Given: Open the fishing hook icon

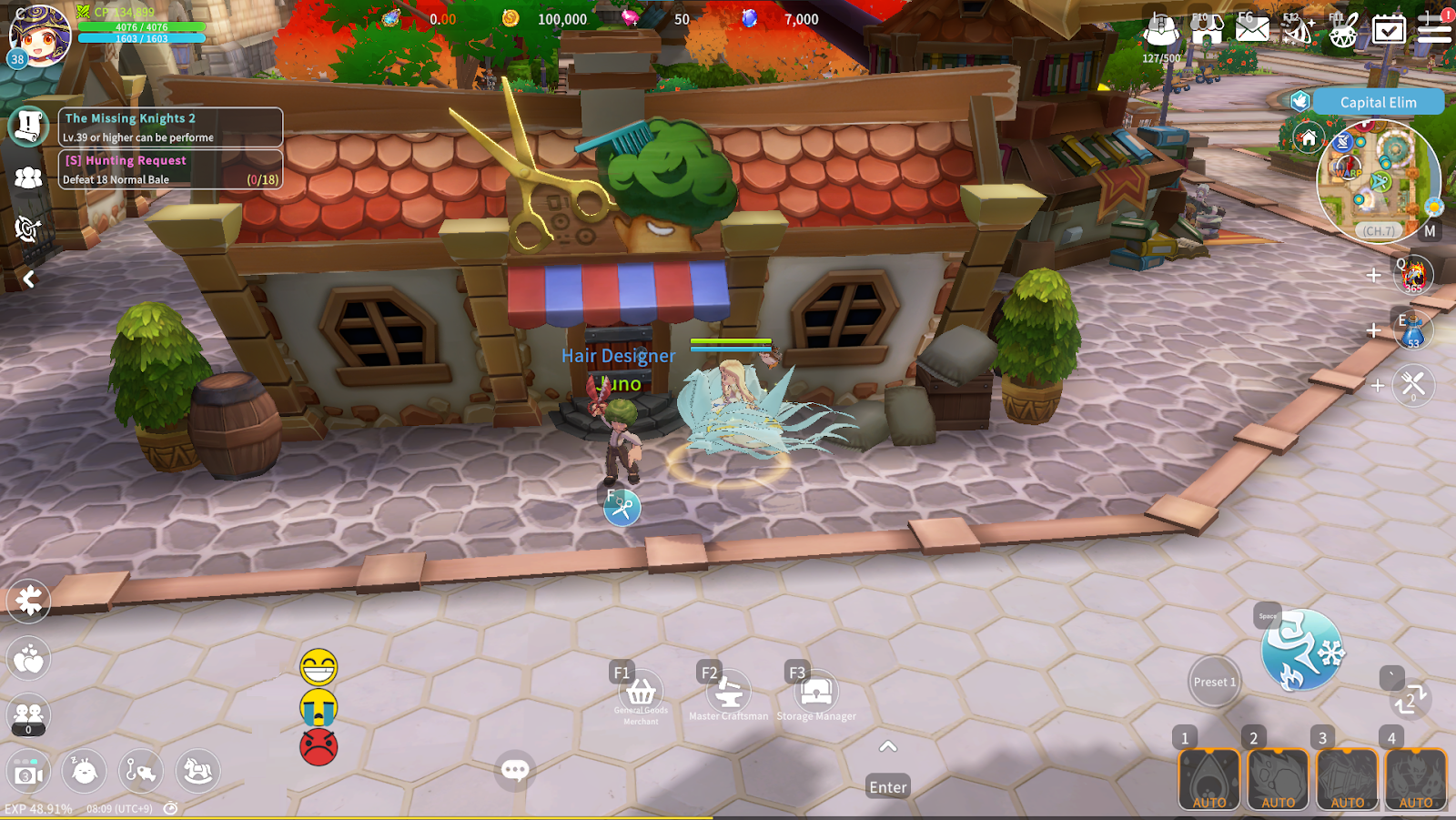Looking at the screenshot, I should coord(140,771).
